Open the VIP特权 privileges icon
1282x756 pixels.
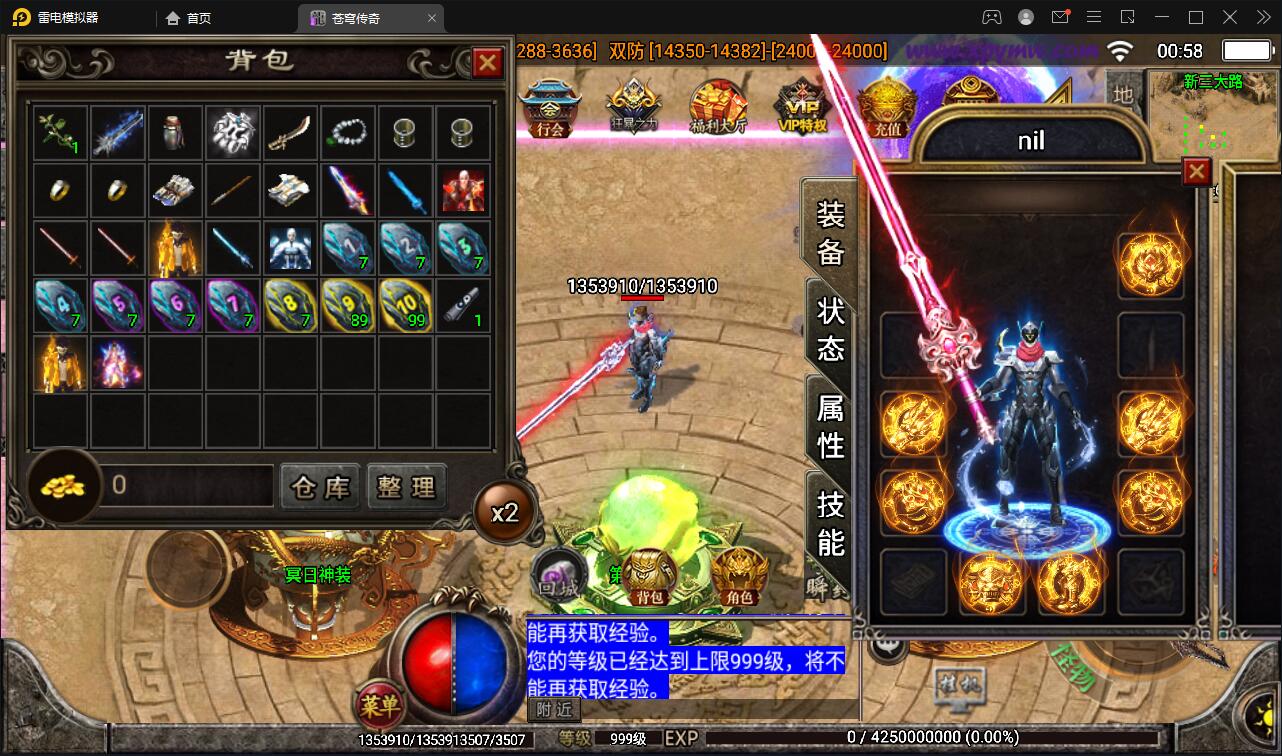(x=802, y=107)
